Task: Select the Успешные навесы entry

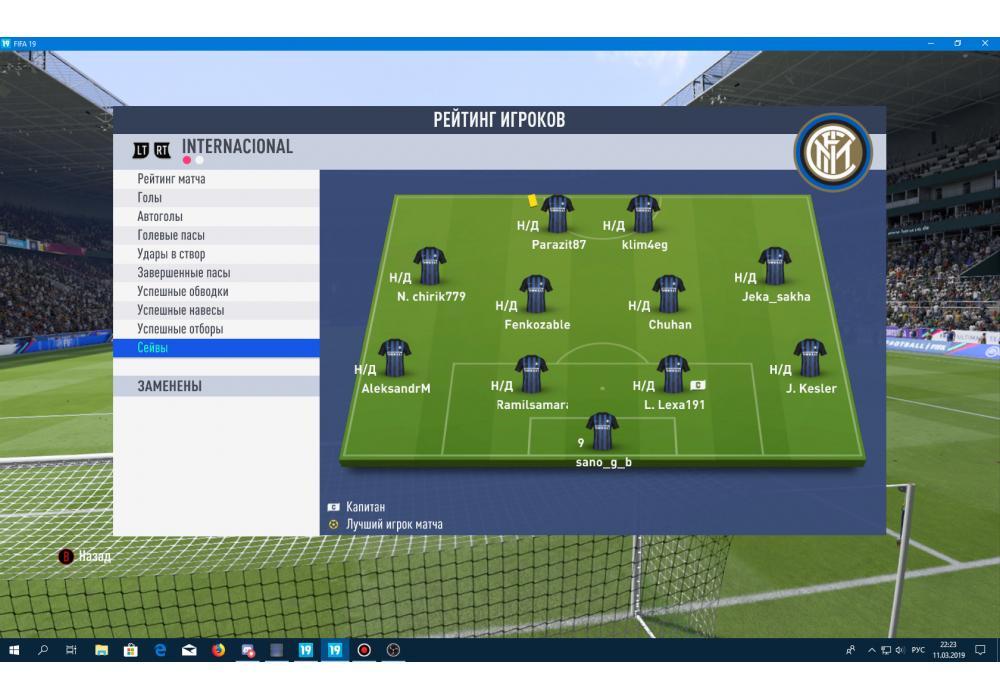Action: coord(182,310)
